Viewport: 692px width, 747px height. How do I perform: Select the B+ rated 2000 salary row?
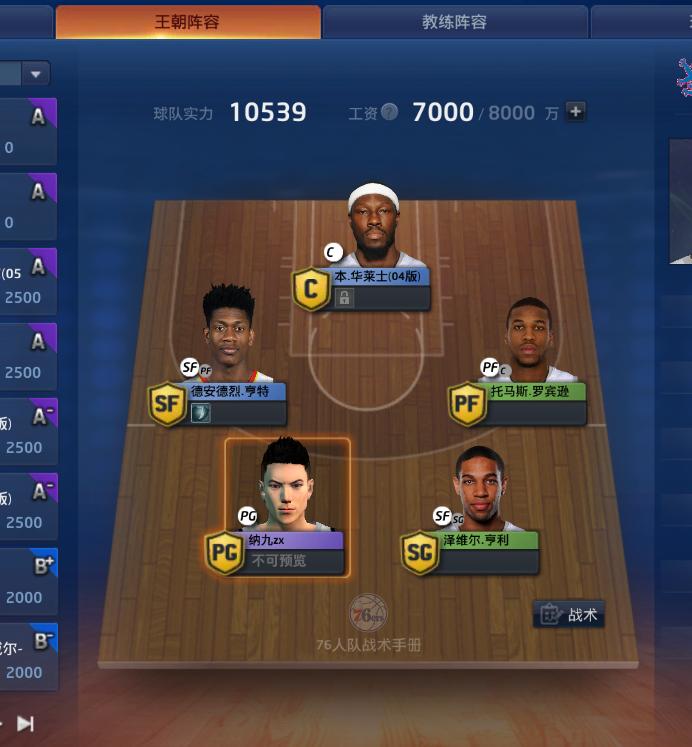point(28,579)
